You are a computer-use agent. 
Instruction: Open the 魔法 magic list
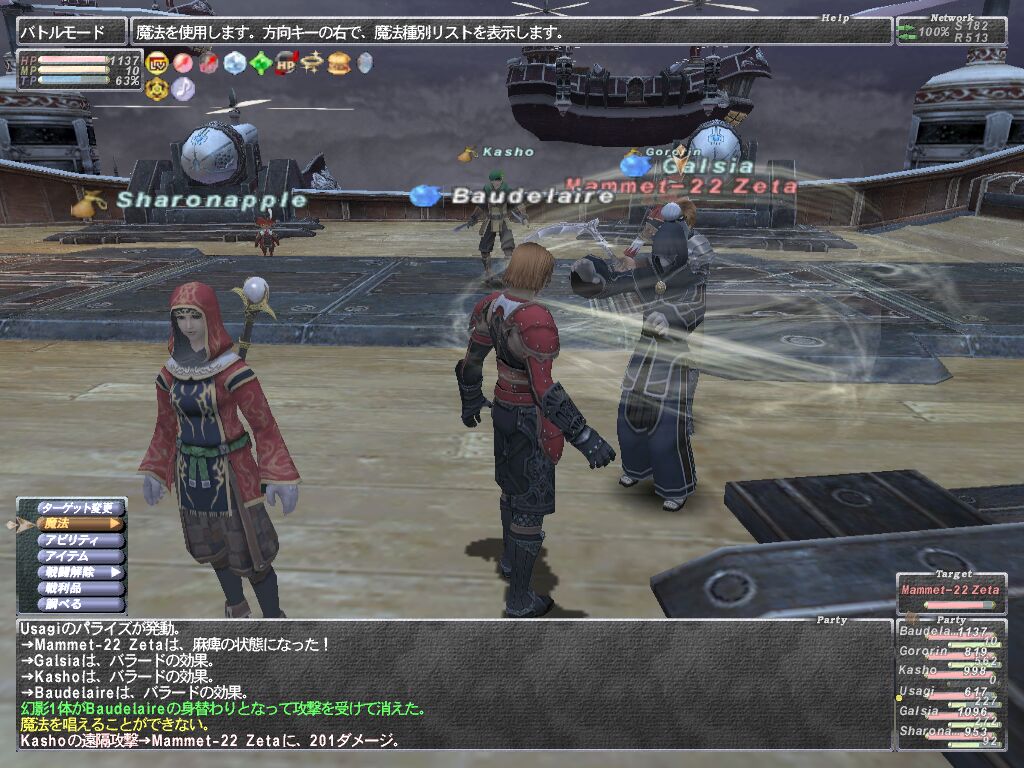pos(82,523)
